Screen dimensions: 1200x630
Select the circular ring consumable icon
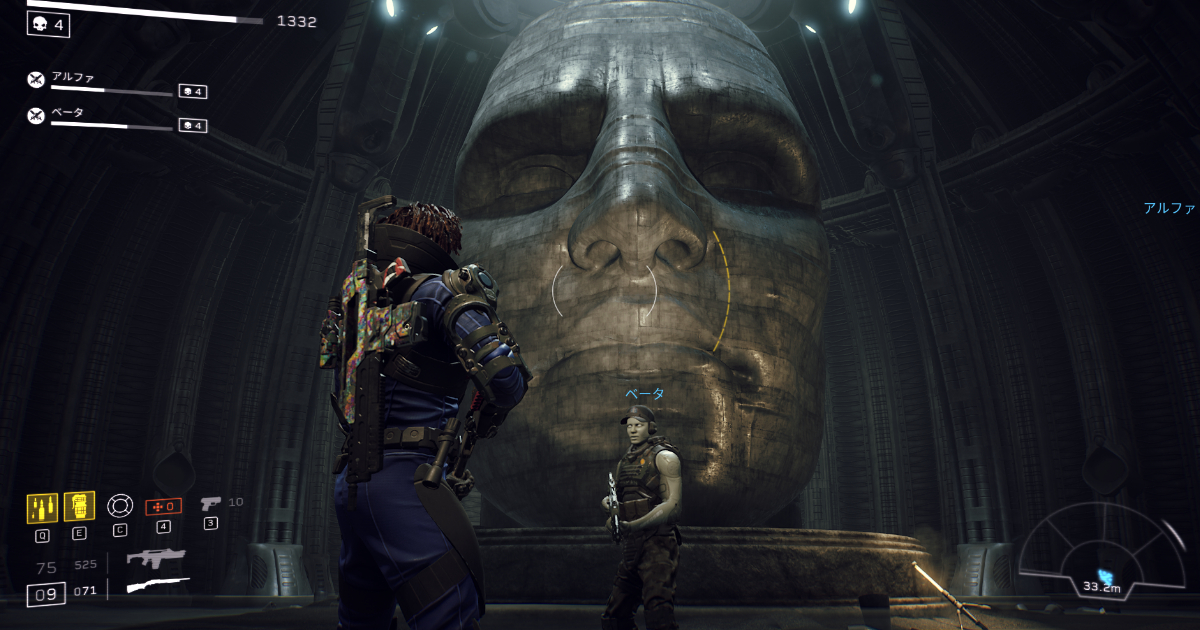[120, 506]
